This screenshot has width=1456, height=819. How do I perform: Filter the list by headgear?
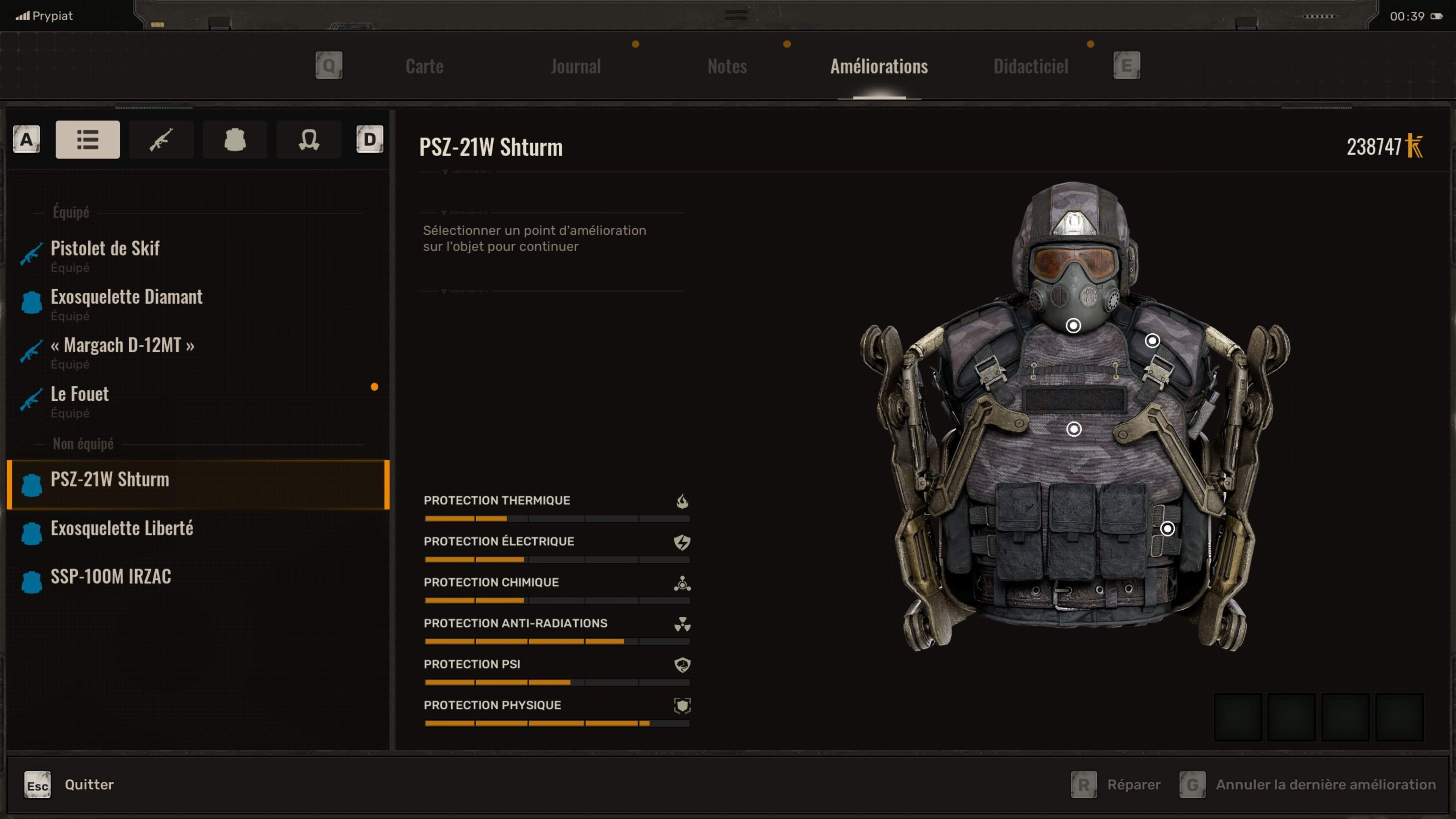click(x=309, y=139)
